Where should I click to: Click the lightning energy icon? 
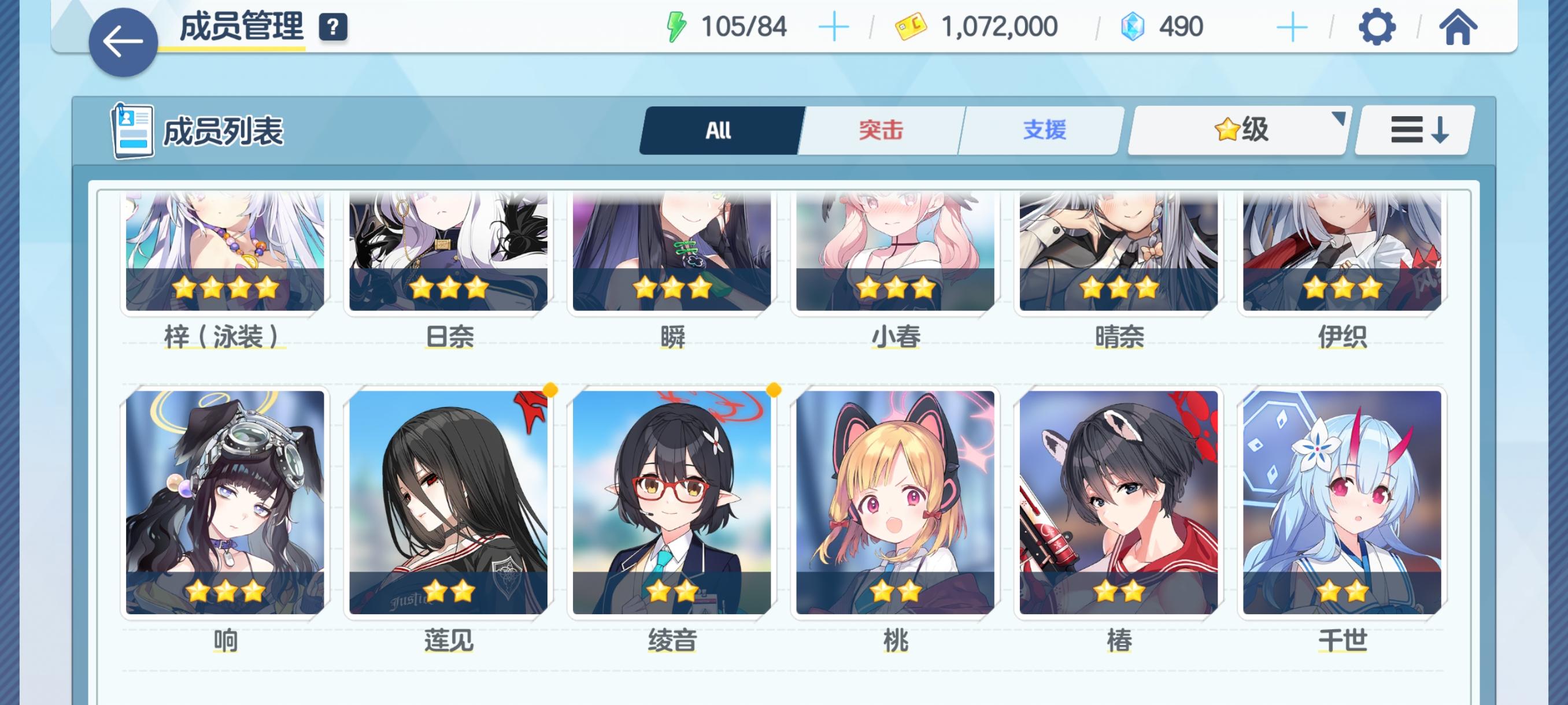point(678,25)
